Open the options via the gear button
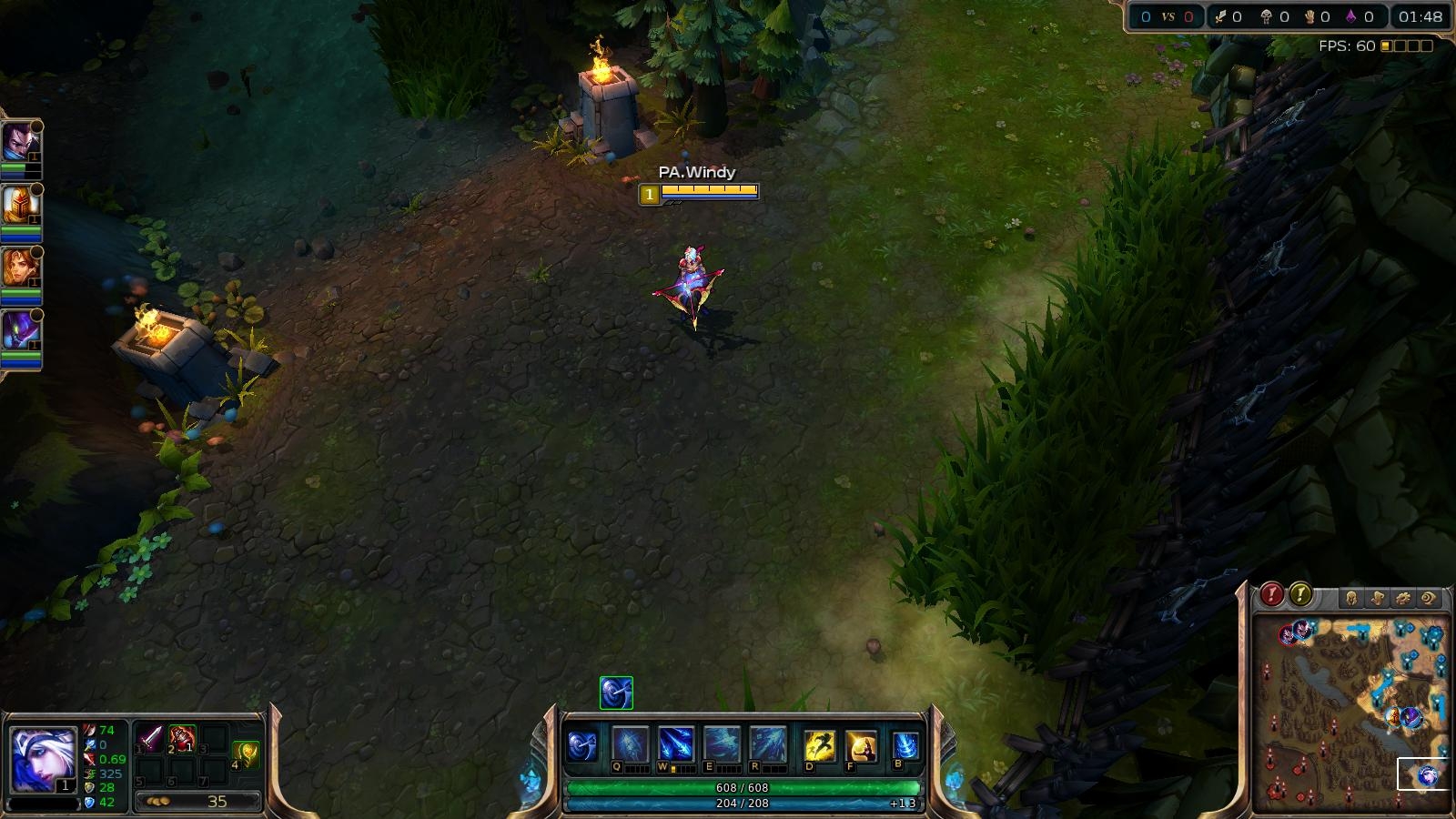The height and width of the screenshot is (819, 1456). tap(1402, 598)
